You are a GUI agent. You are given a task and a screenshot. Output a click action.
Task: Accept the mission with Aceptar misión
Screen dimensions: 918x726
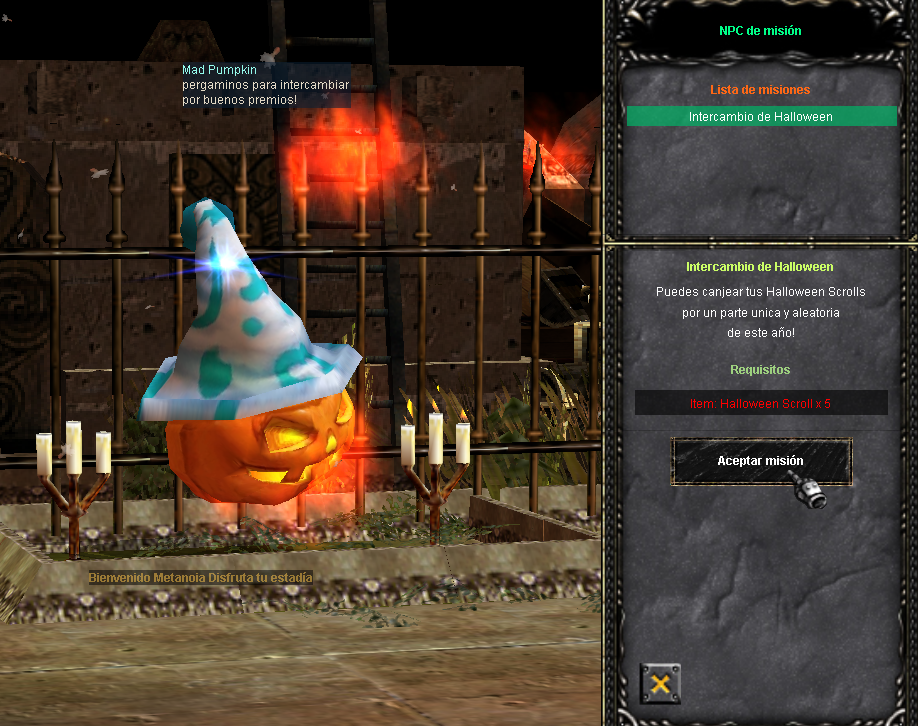(760, 461)
